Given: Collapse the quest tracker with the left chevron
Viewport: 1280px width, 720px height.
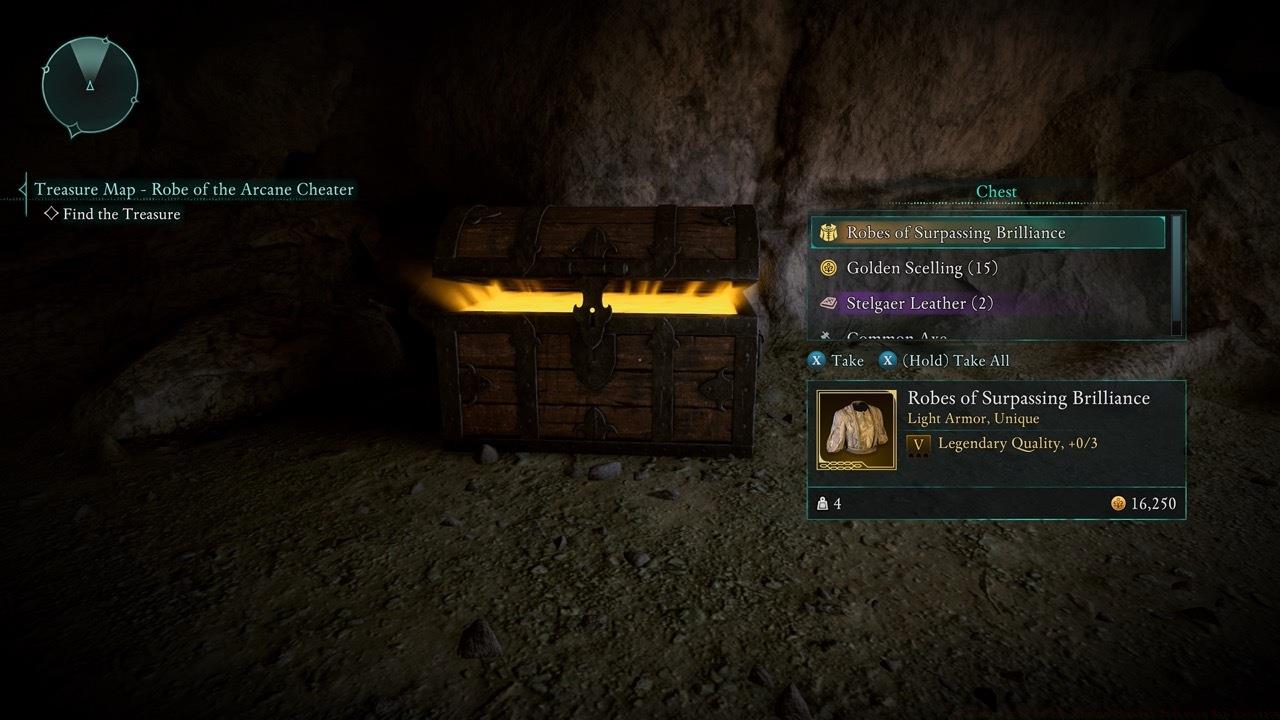Looking at the screenshot, I should (x=22, y=188).
